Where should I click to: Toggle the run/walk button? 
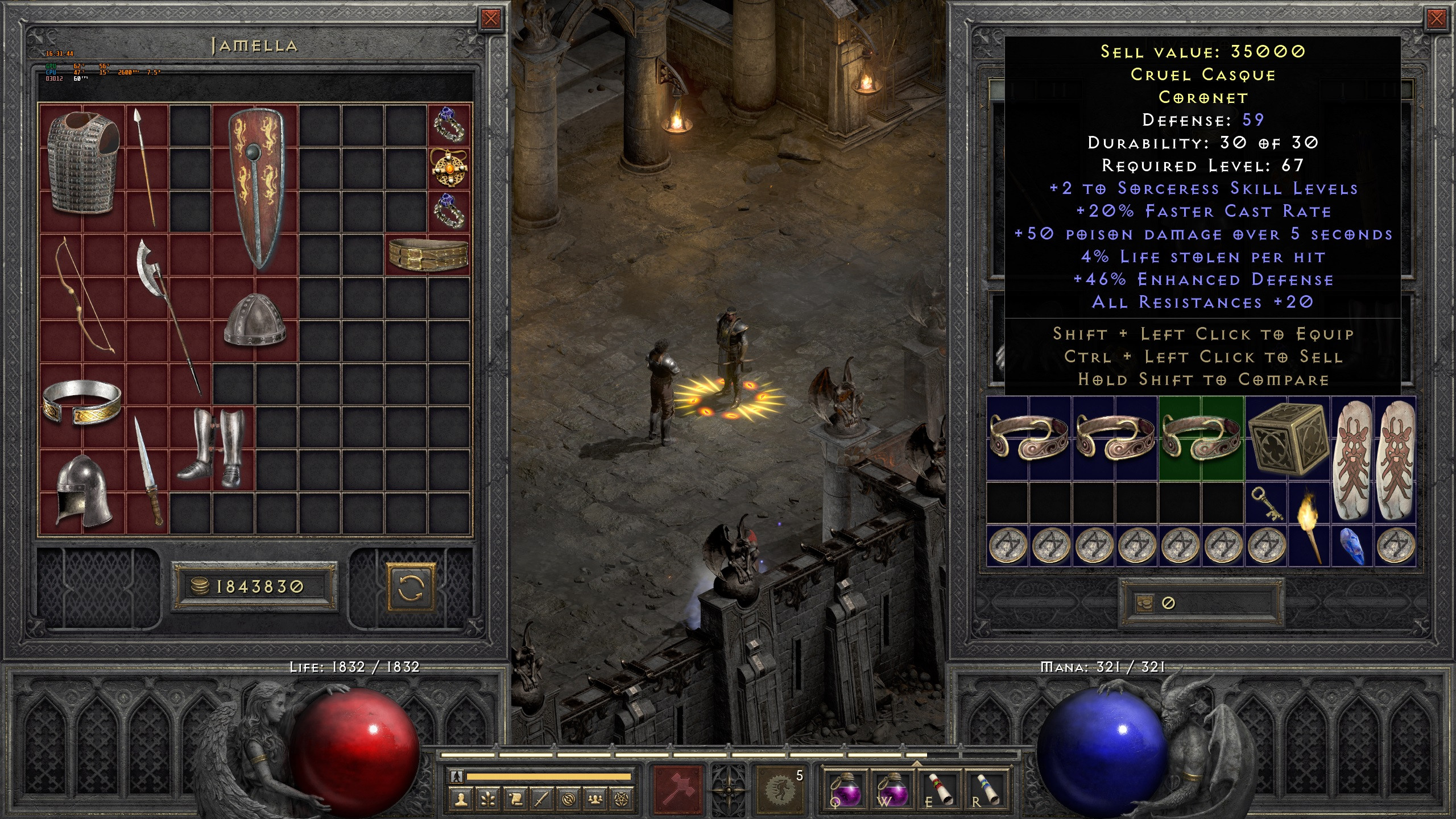[456, 776]
